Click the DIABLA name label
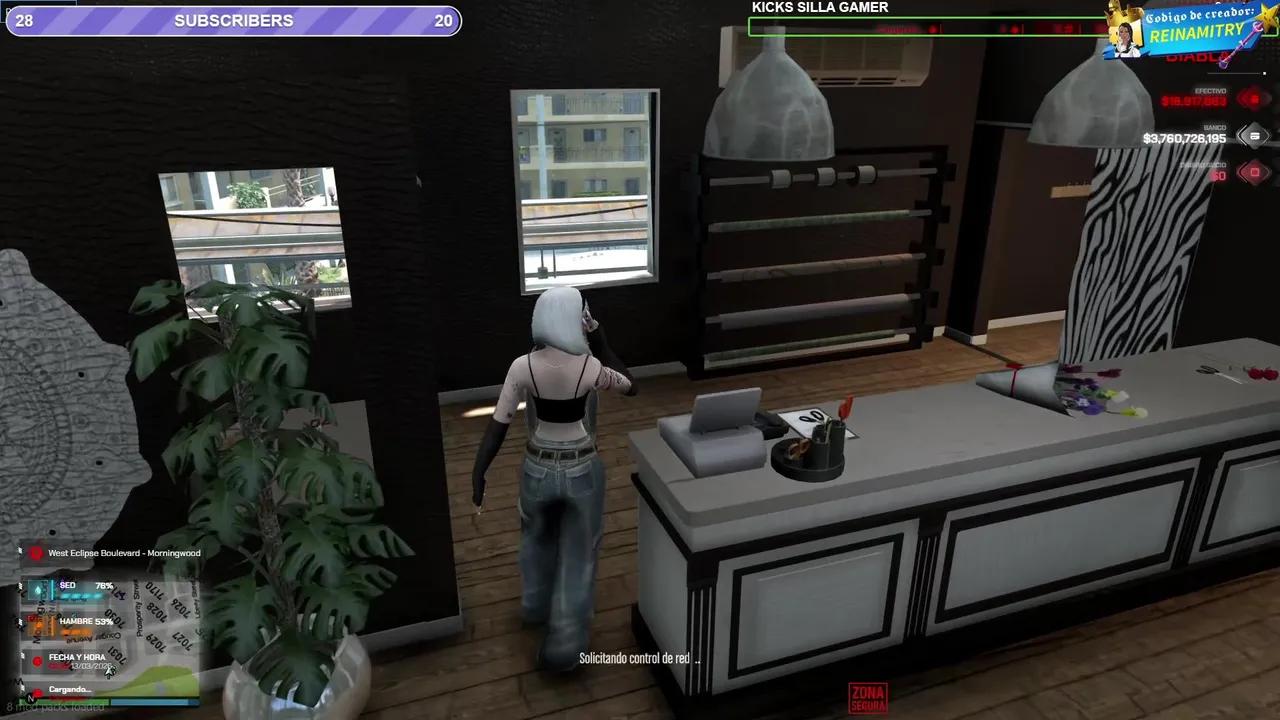Image resolution: width=1280 pixels, height=720 pixels. pyautogui.click(x=1197, y=57)
